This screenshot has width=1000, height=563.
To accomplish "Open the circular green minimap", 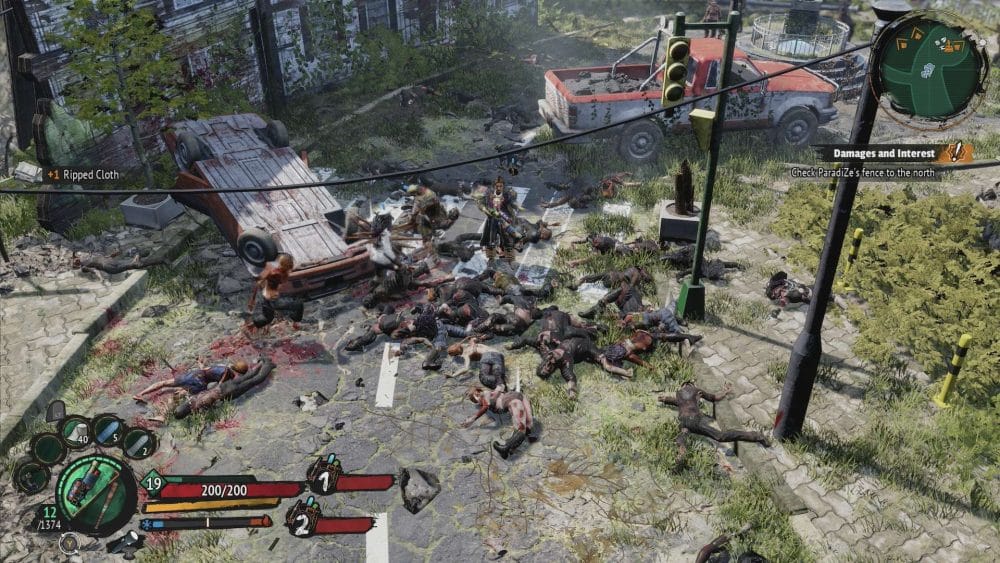I will click(929, 64).
